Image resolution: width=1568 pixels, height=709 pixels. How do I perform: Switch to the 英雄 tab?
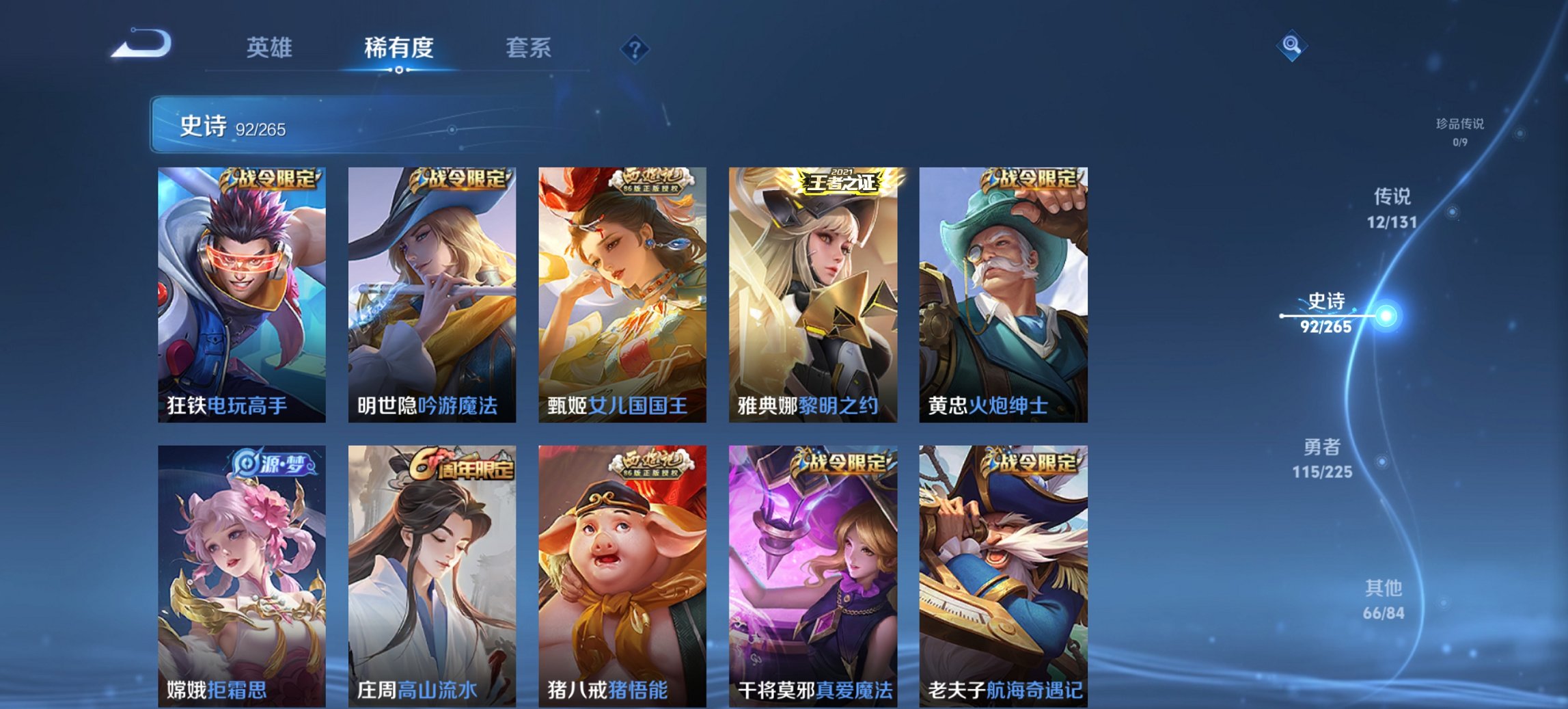(272, 48)
